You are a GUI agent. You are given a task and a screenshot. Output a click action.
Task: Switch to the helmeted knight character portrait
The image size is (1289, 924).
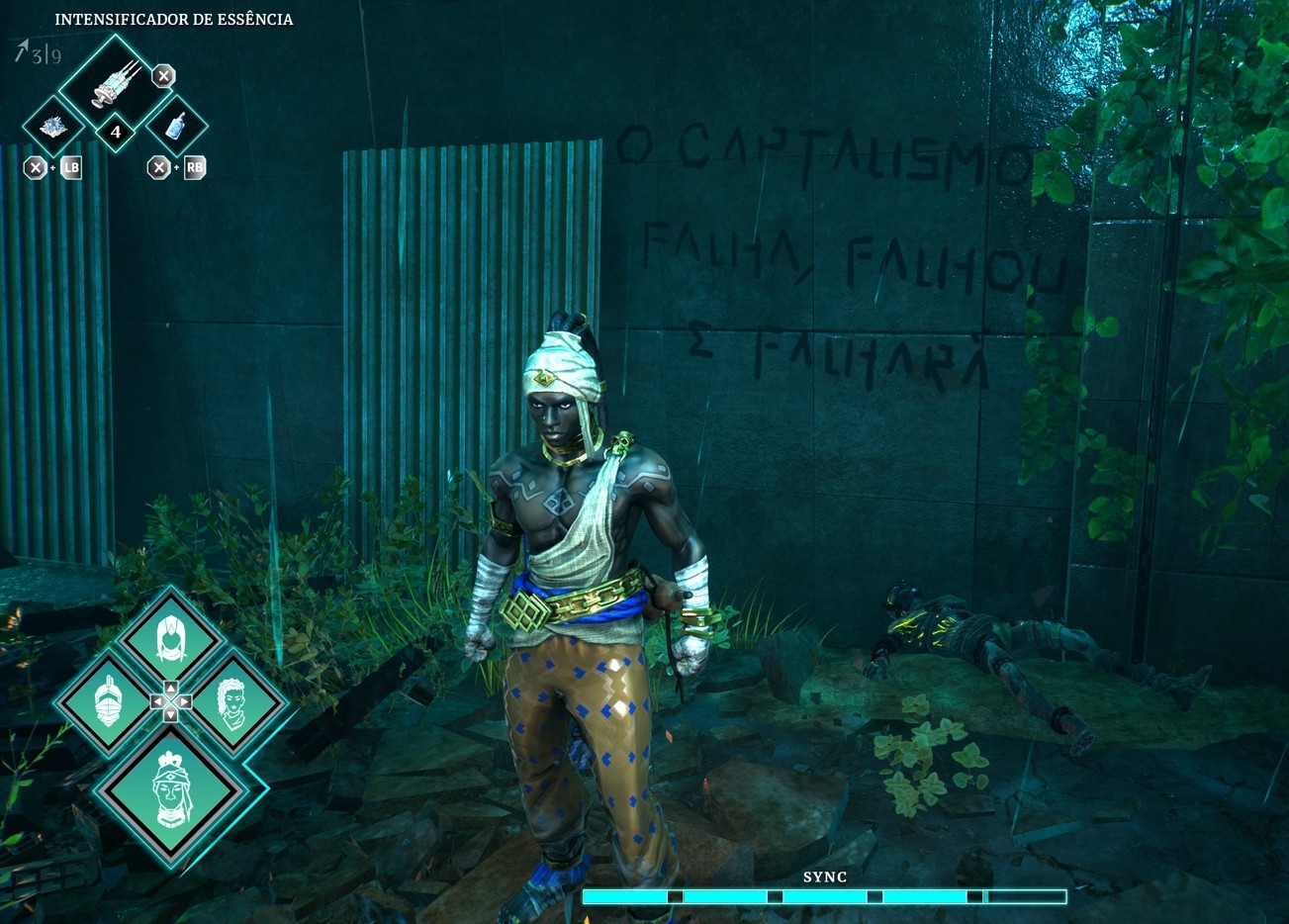pos(108,702)
